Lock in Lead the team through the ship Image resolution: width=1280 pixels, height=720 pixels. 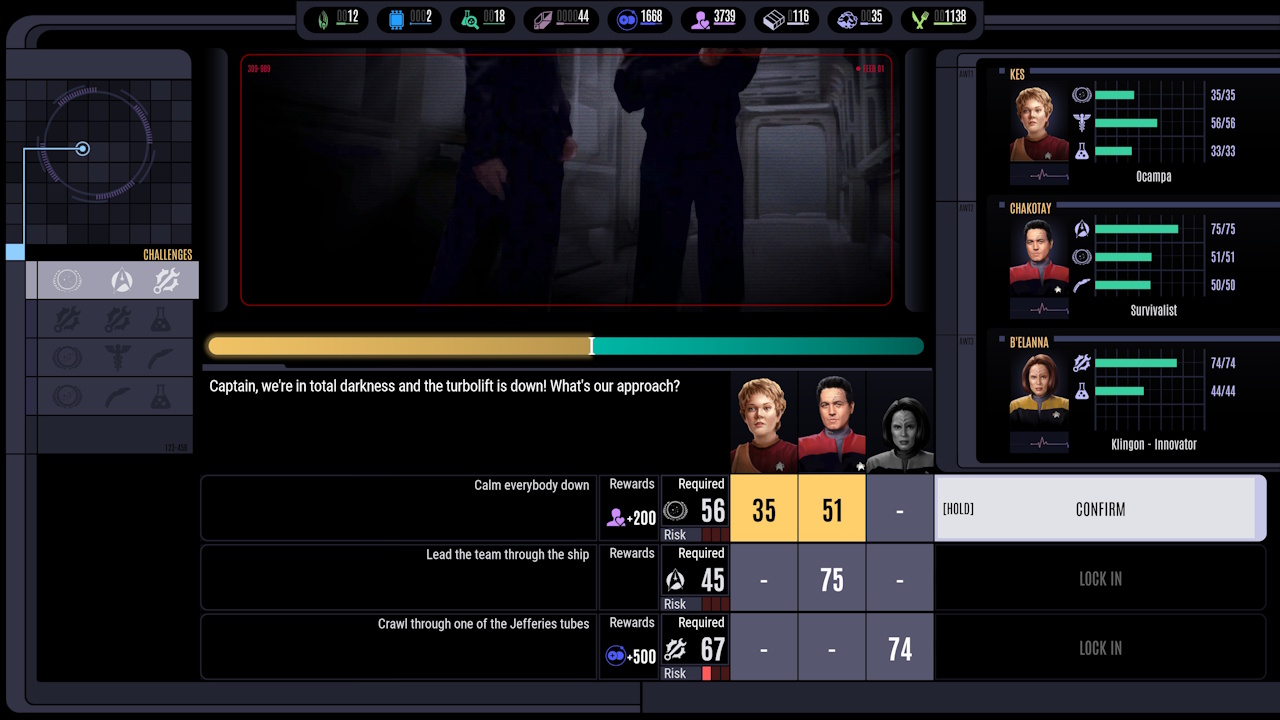pyautogui.click(x=1100, y=578)
